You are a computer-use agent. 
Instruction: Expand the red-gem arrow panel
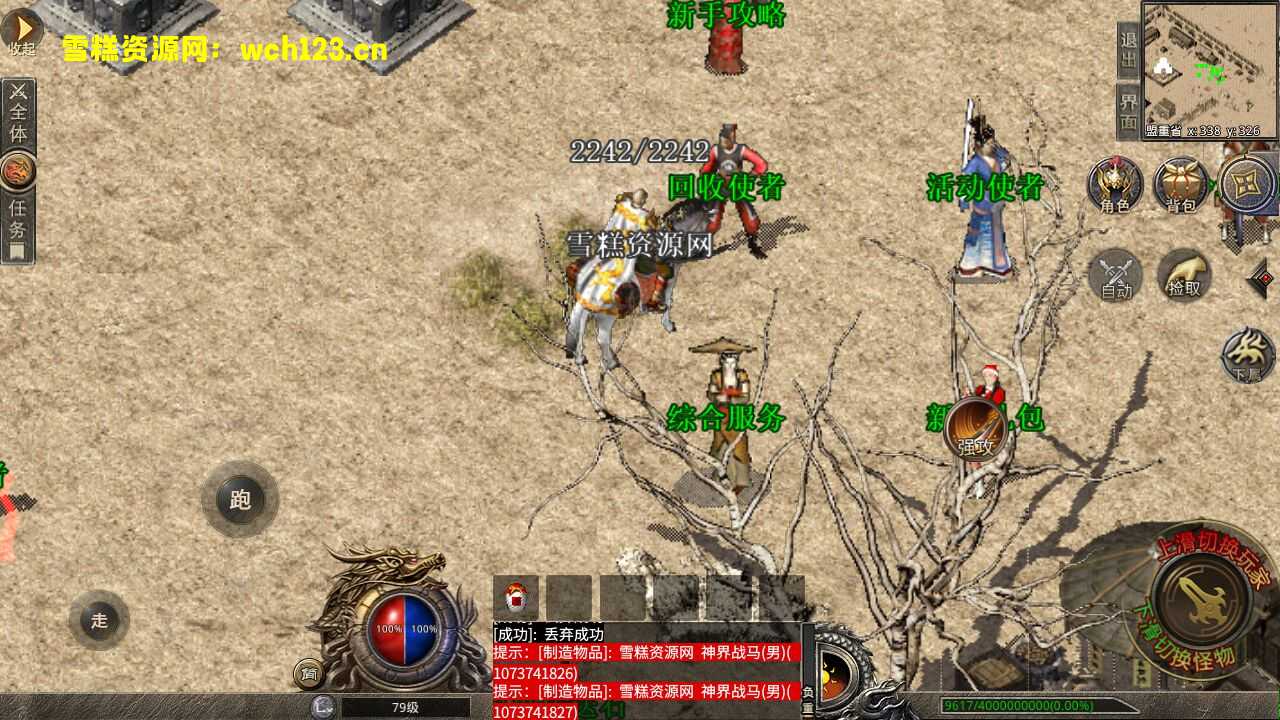1262,278
